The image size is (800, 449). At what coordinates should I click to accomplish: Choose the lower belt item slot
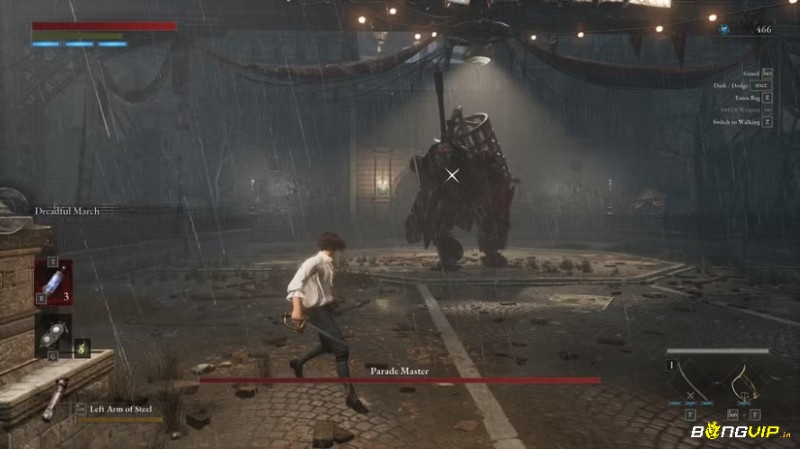[53, 335]
